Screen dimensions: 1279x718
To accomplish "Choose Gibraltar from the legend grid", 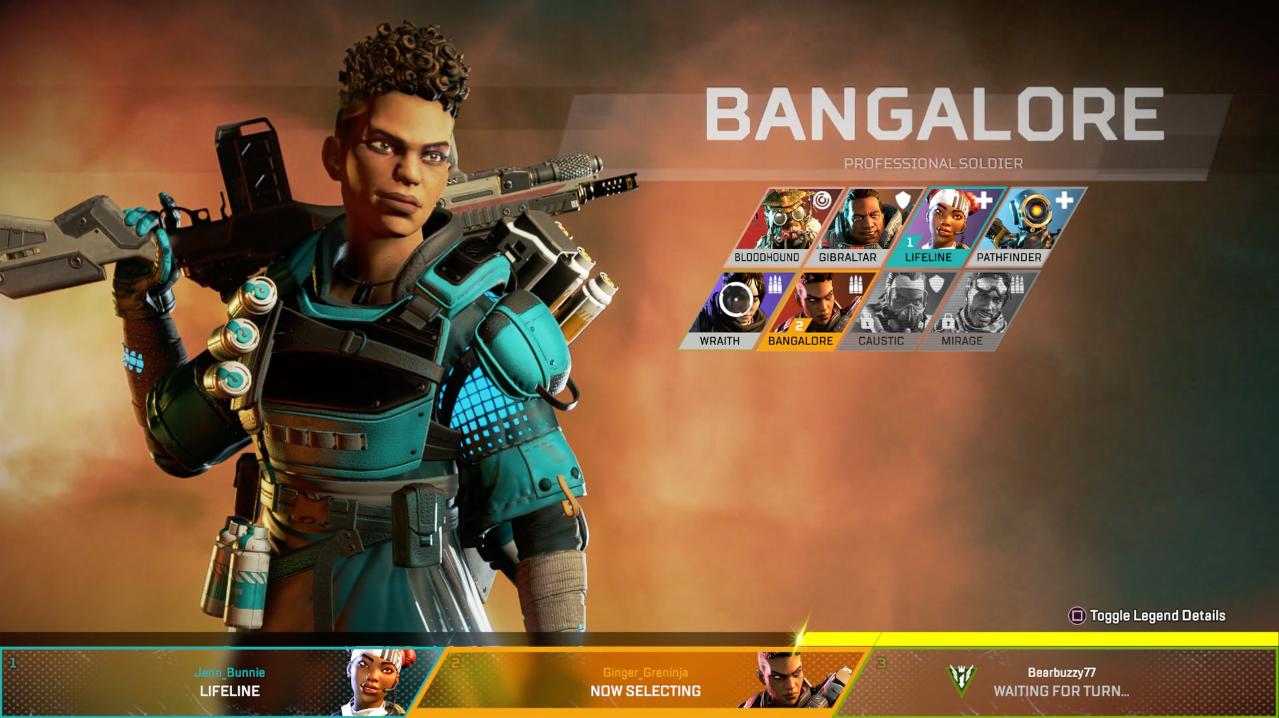I will point(860,226).
